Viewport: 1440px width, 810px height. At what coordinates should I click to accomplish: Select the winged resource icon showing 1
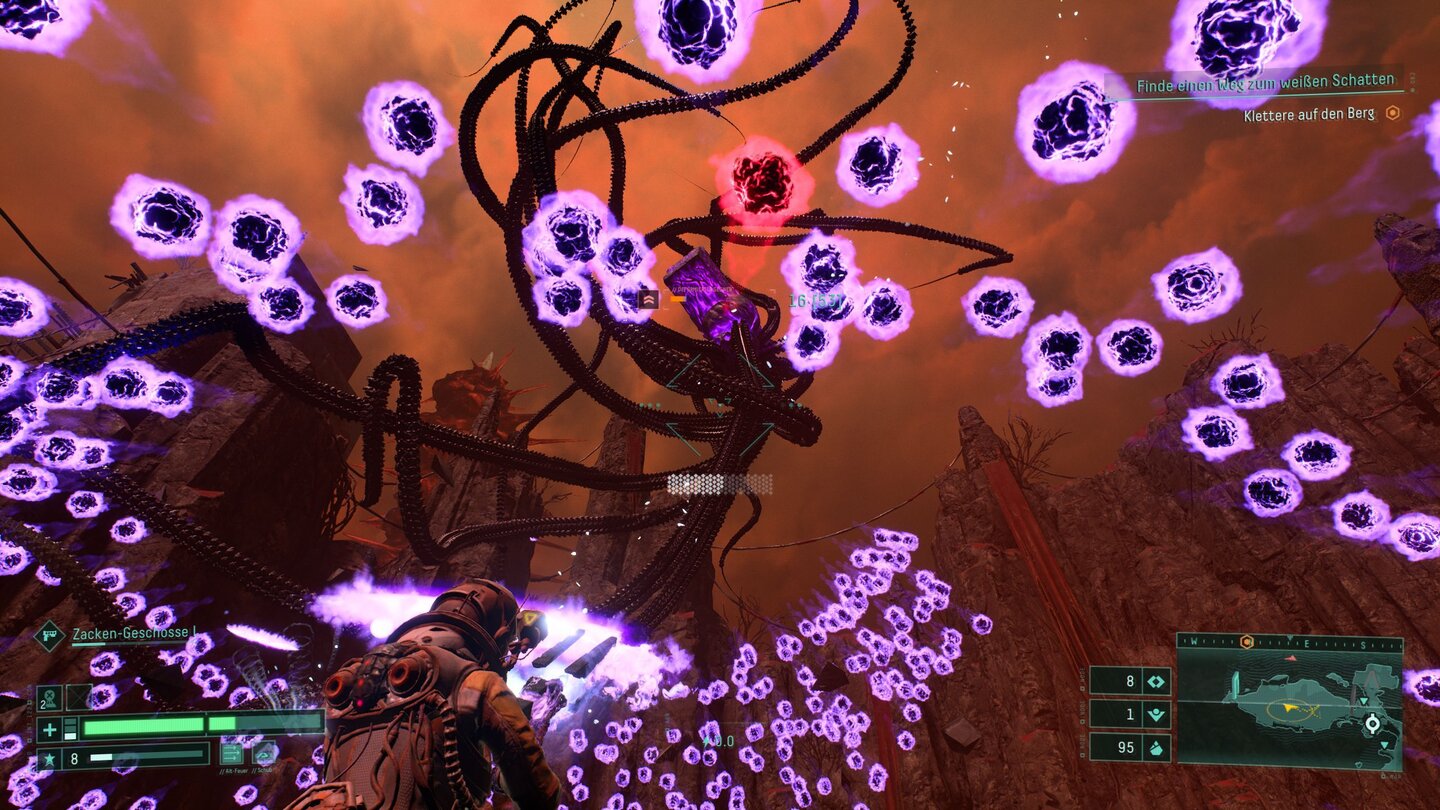coord(1157,714)
